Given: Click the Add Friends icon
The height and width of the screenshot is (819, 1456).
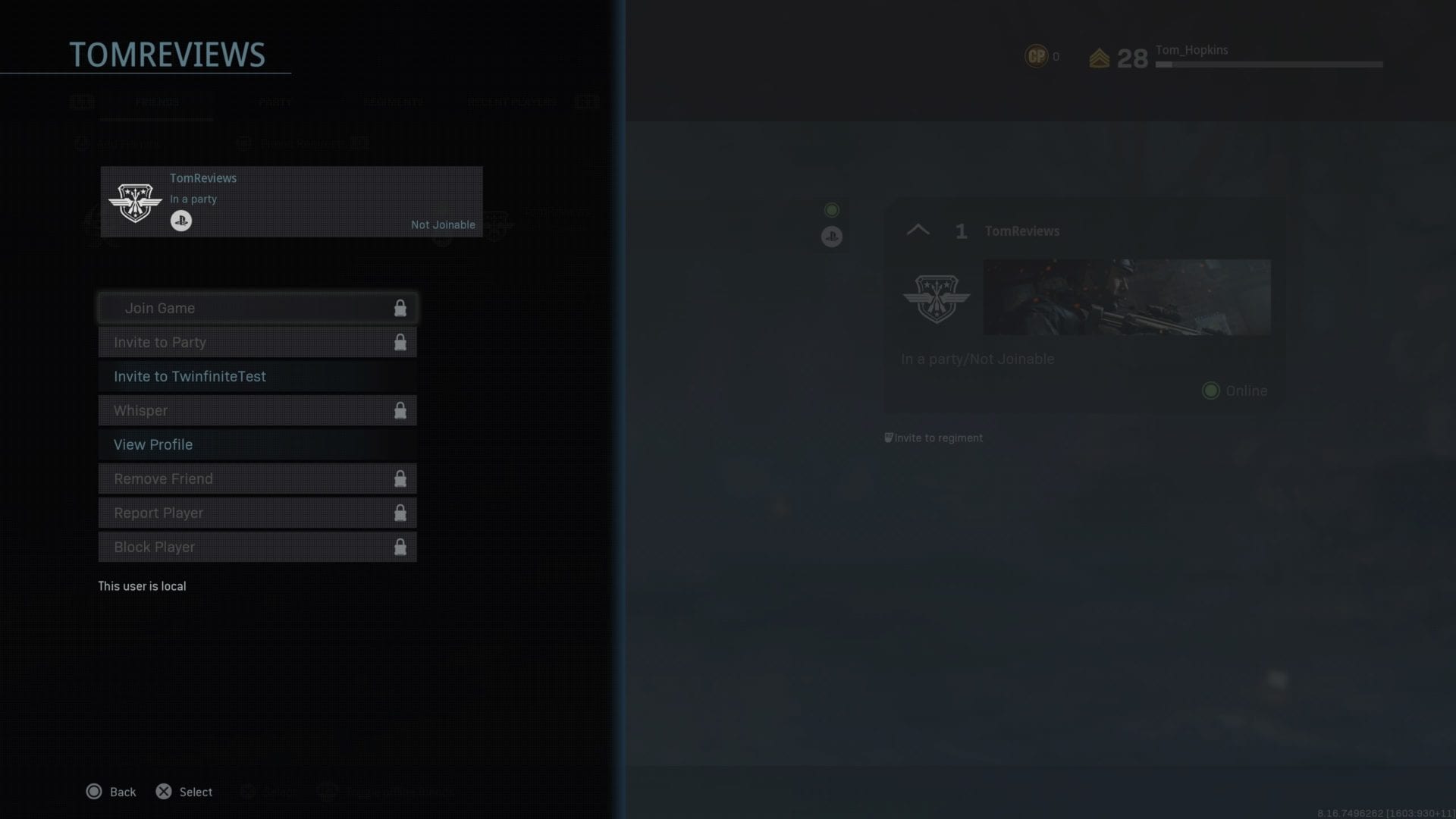Looking at the screenshot, I should coord(82,143).
